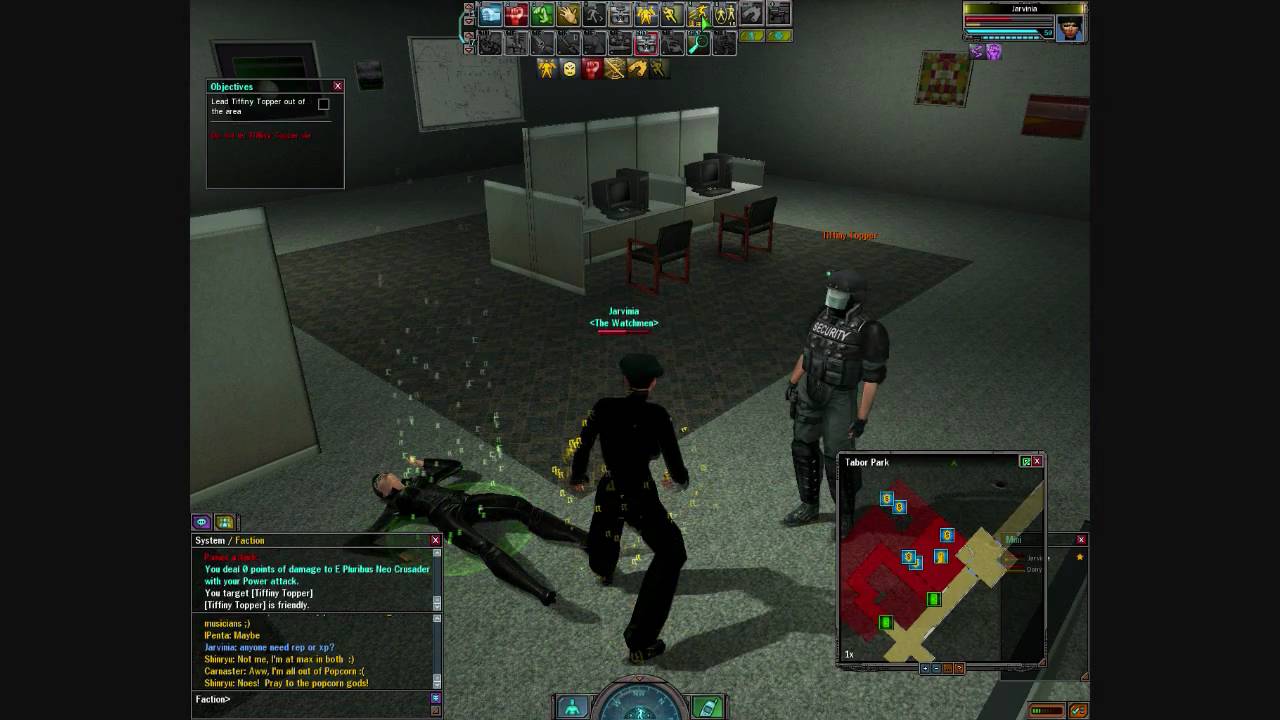Image resolution: width=1280 pixels, height=720 pixels.
Task: Zoom out the minimap with minus button
Action: (x=936, y=668)
